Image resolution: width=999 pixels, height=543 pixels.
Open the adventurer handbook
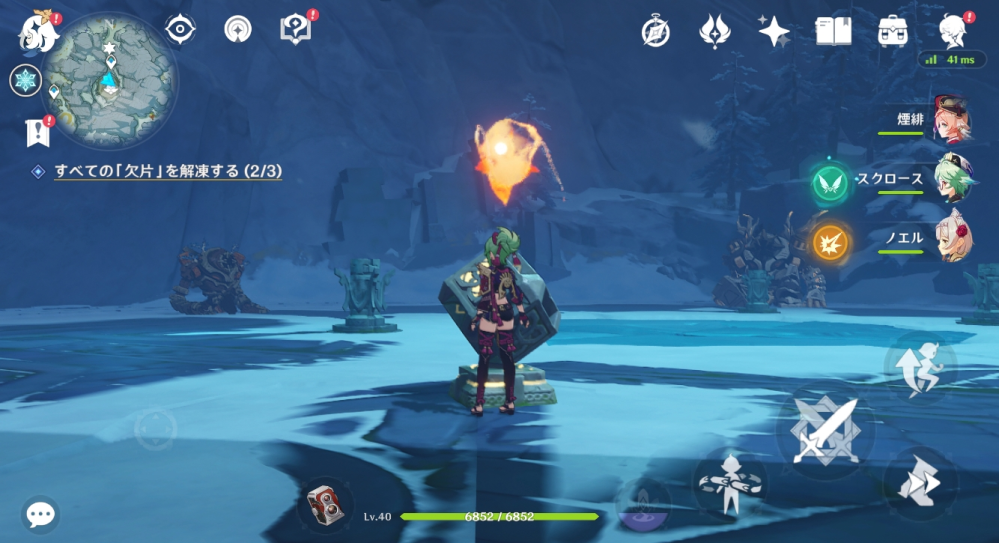[833, 31]
